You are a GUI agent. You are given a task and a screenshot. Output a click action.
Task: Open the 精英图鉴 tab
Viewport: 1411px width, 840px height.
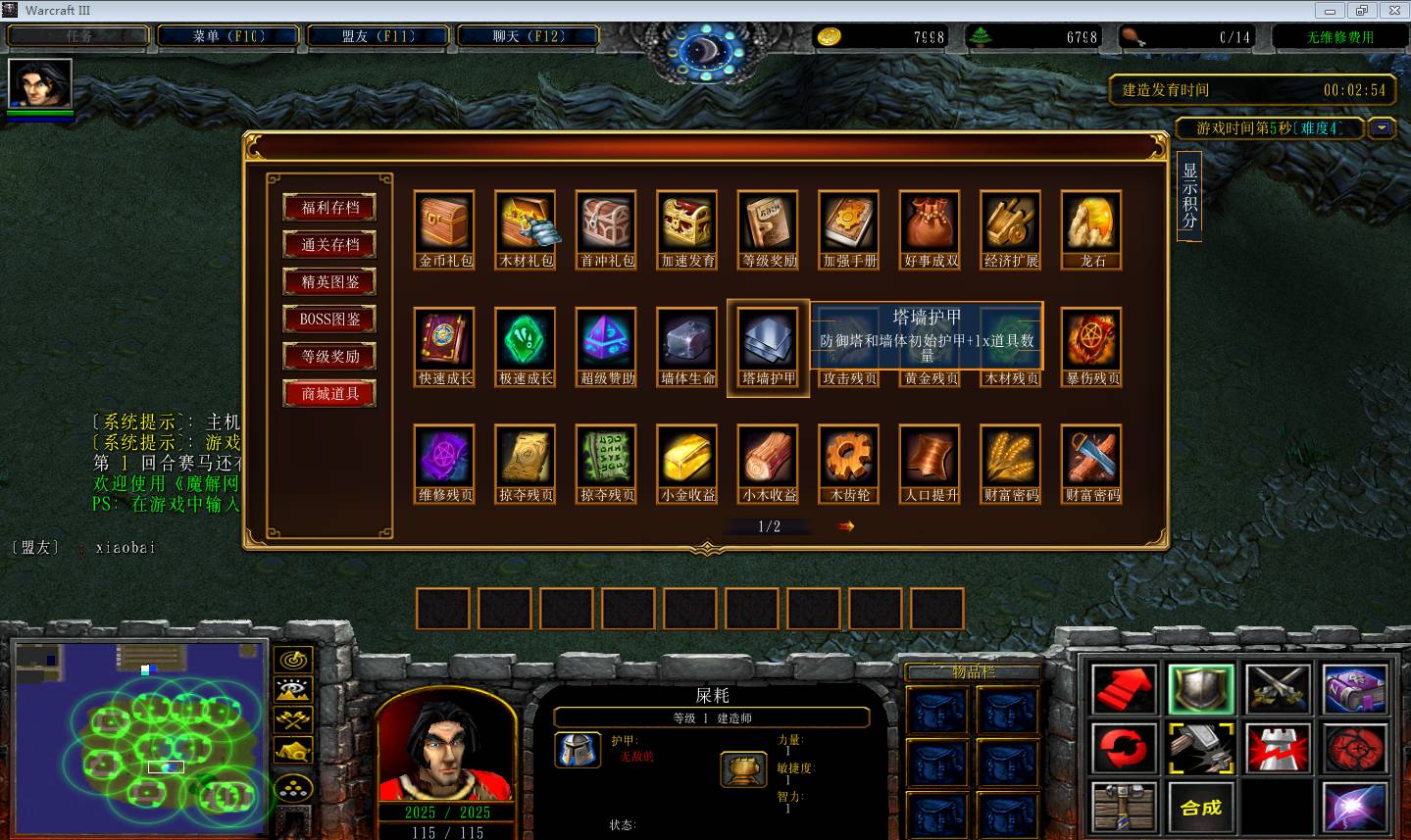(329, 282)
